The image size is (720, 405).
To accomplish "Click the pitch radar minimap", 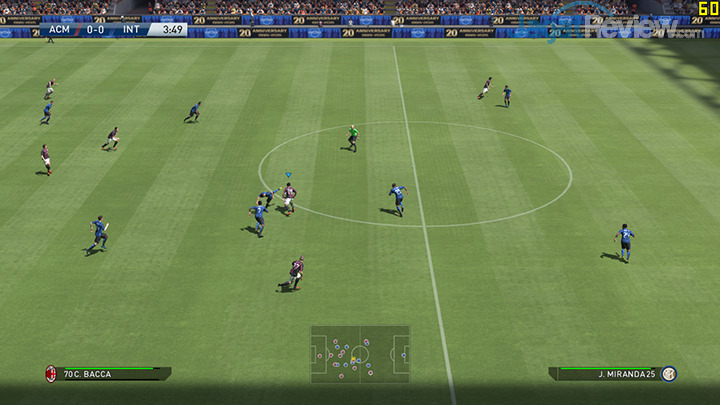I will click(x=359, y=353).
